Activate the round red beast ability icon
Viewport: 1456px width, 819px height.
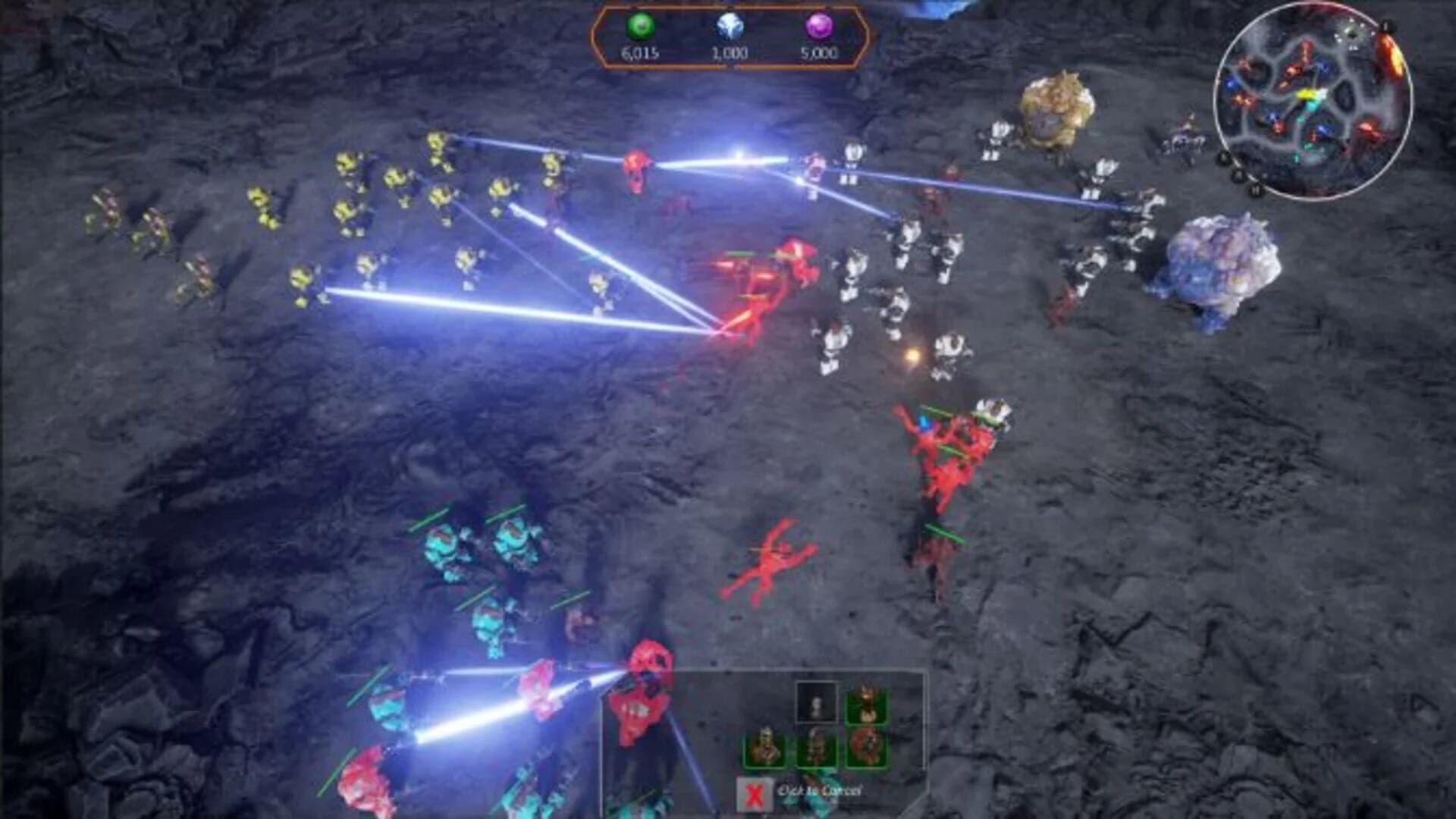point(865,746)
